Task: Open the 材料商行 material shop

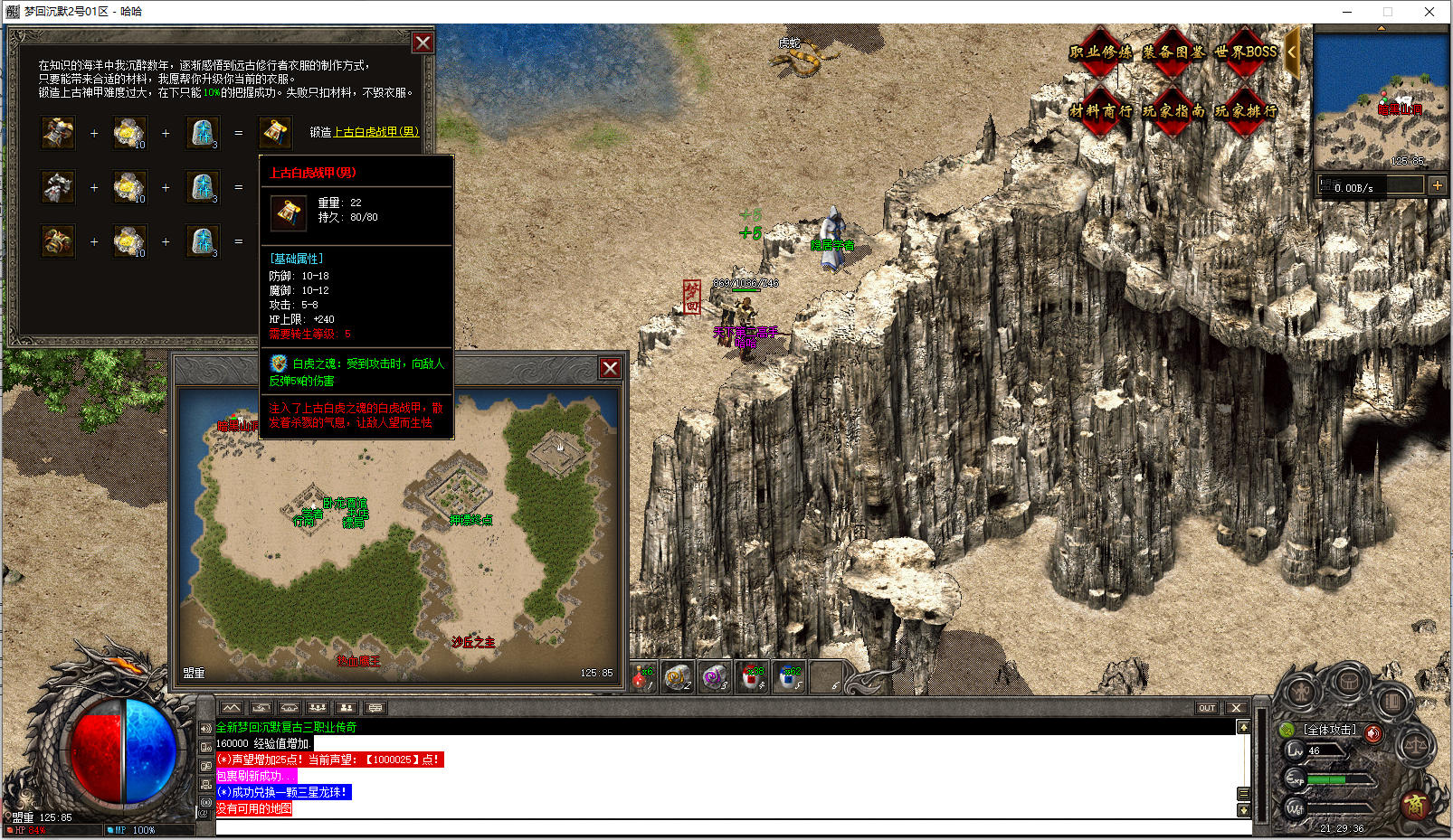Action: point(1100,111)
